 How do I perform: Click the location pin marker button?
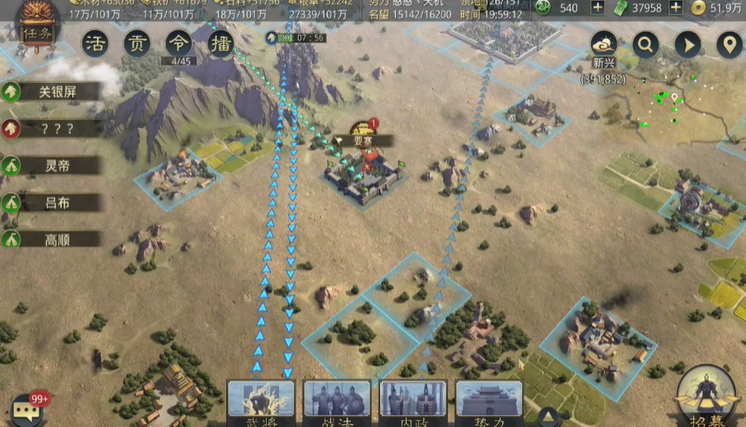[729, 44]
